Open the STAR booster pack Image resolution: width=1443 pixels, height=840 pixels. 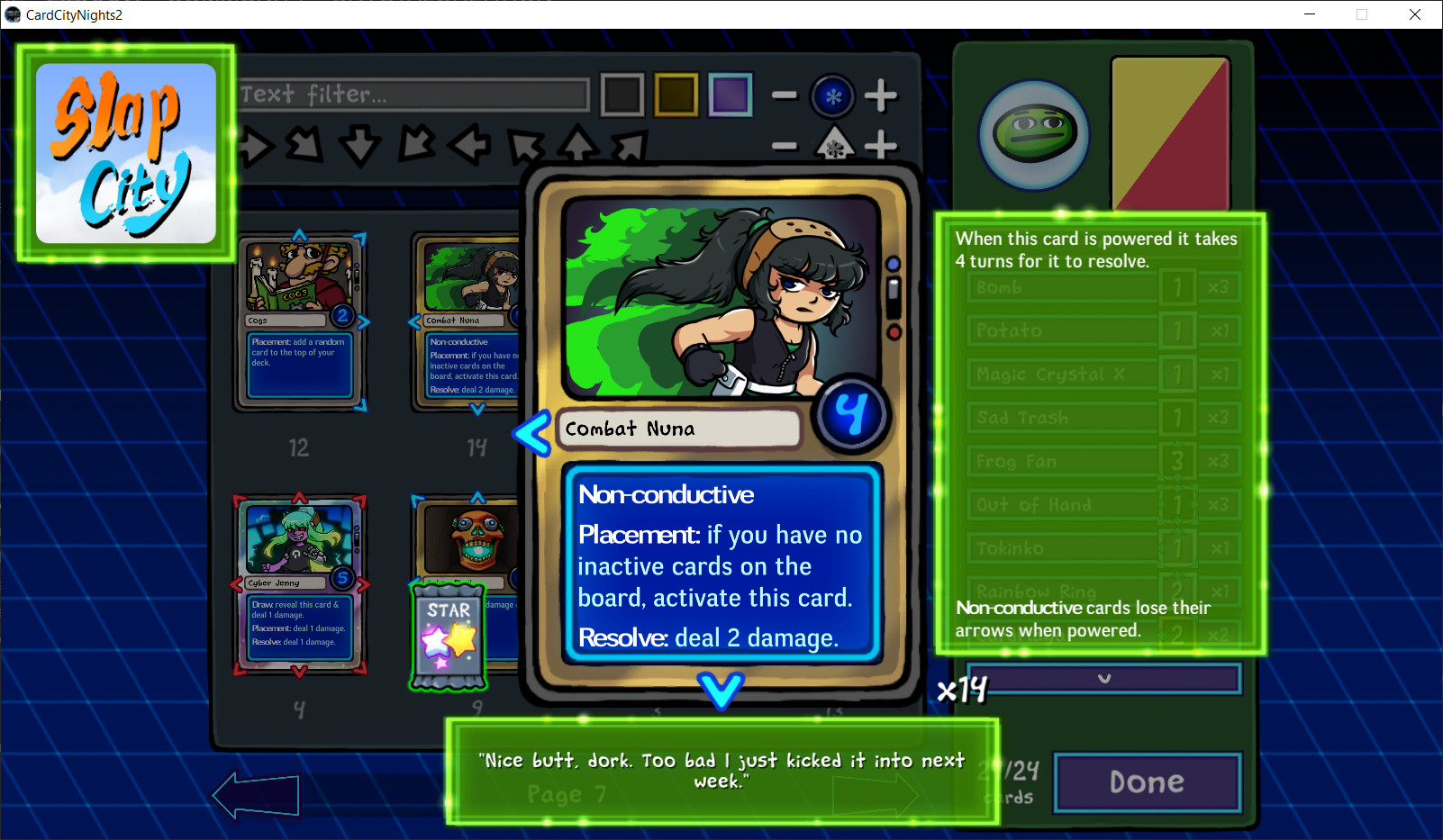coord(448,637)
